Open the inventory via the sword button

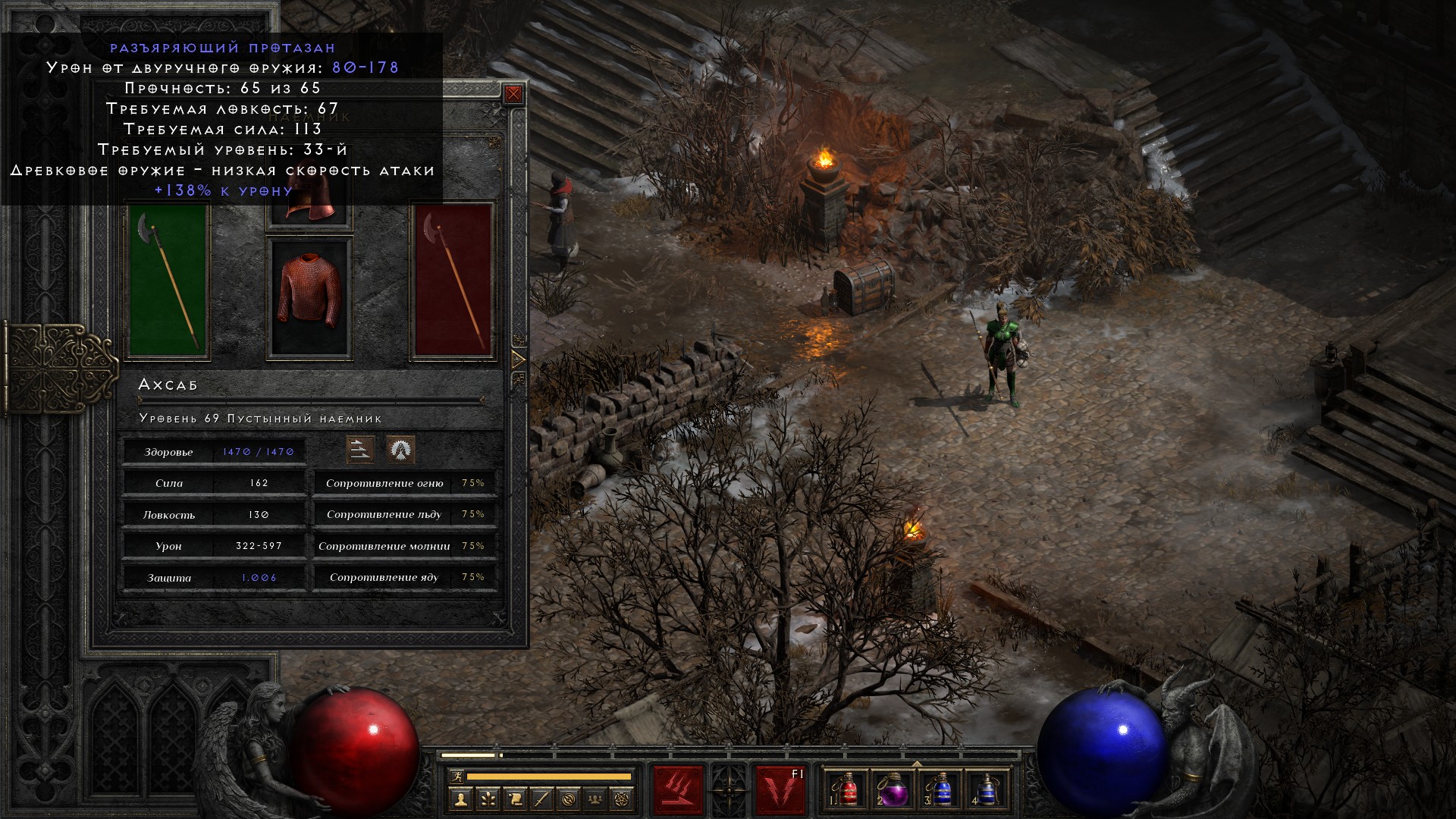tap(542, 799)
